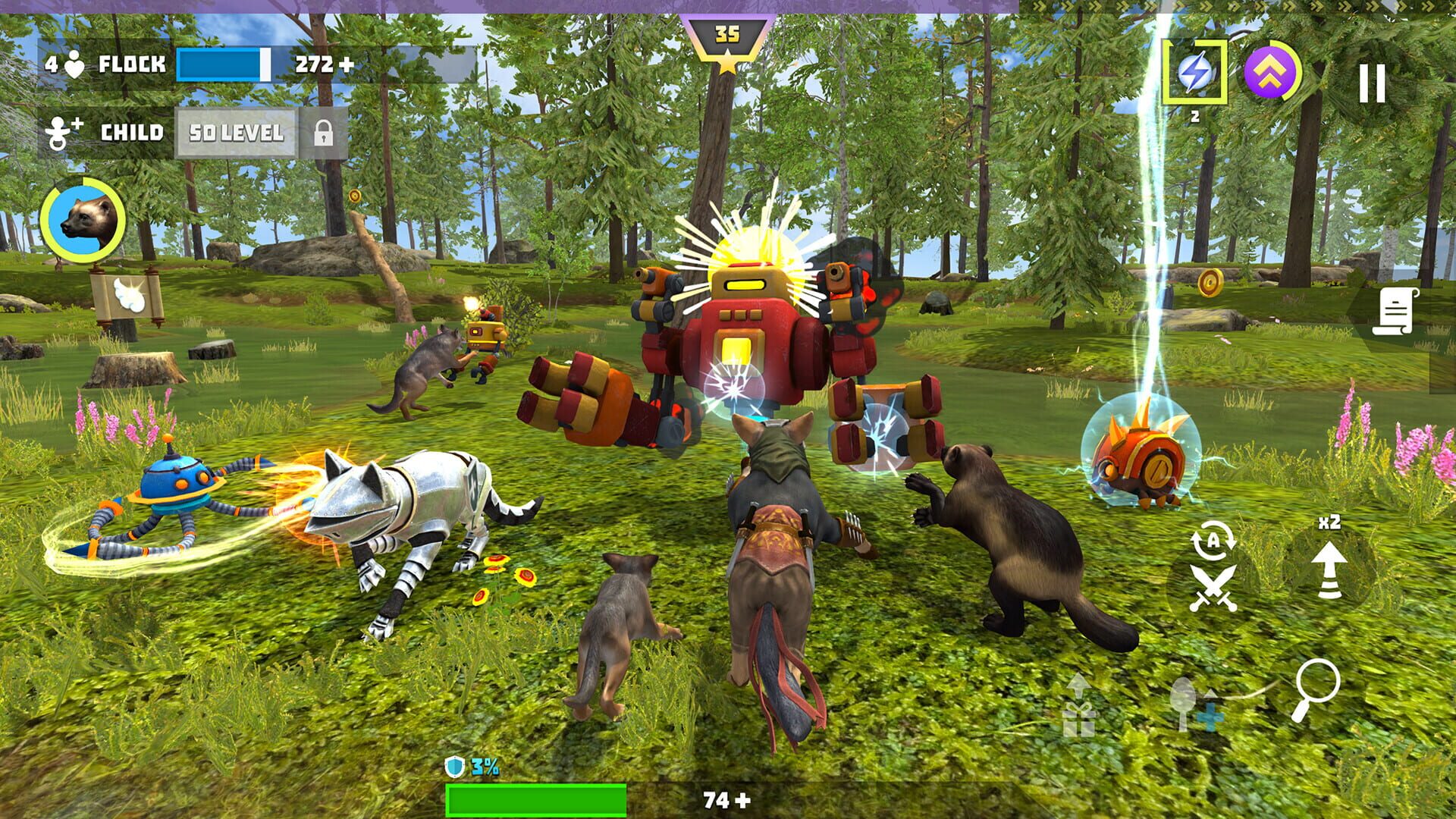Tap the level 35 star badge
This screenshot has width=1456, height=819.
pos(727,35)
